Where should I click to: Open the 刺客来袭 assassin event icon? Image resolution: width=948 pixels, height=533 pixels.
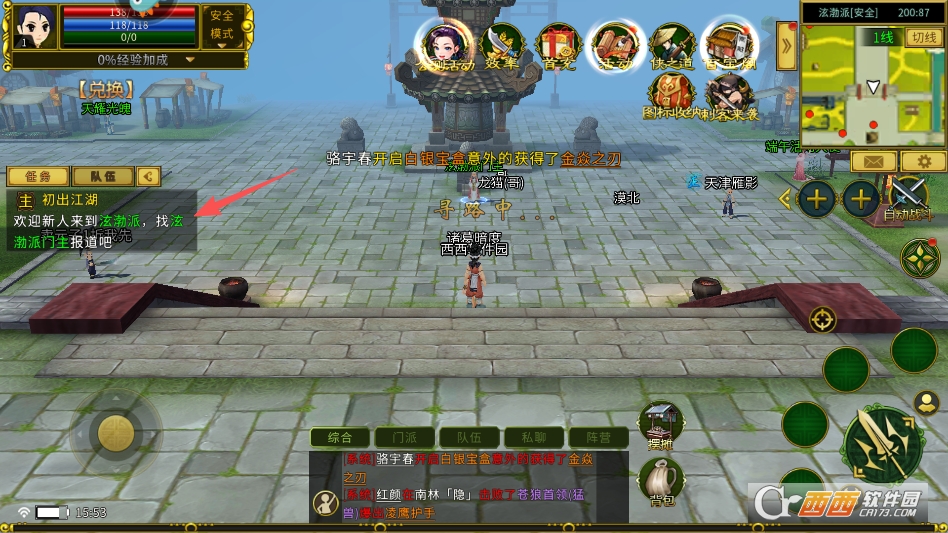728,97
